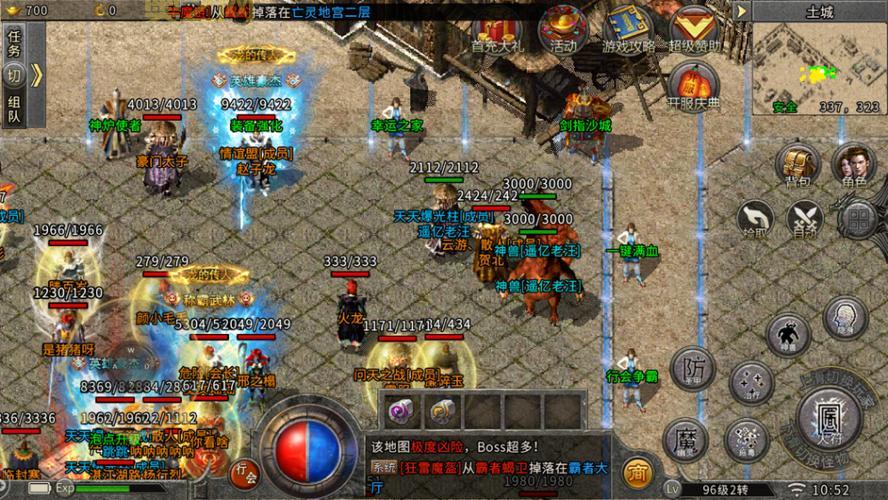Image resolution: width=888 pixels, height=500 pixels.
Task: Open the 角色 character sheet
Action: point(853,167)
